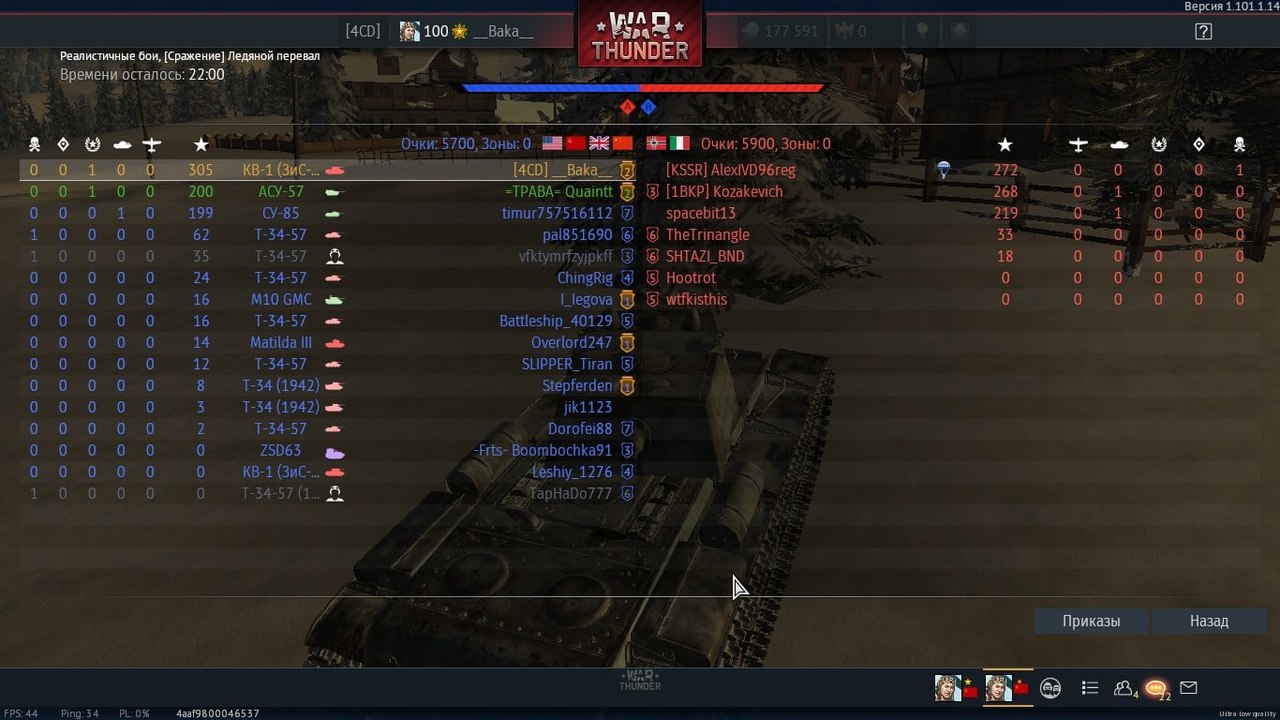The image size is (1280, 720).
Task: Select timur757516112 in allied team list
Action: pos(556,213)
